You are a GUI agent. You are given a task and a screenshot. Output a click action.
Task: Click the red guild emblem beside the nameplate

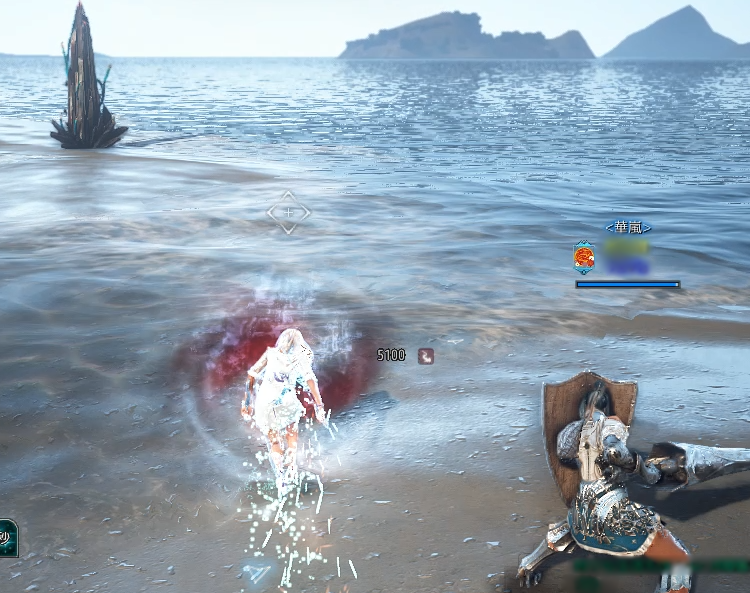pos(584,258)
